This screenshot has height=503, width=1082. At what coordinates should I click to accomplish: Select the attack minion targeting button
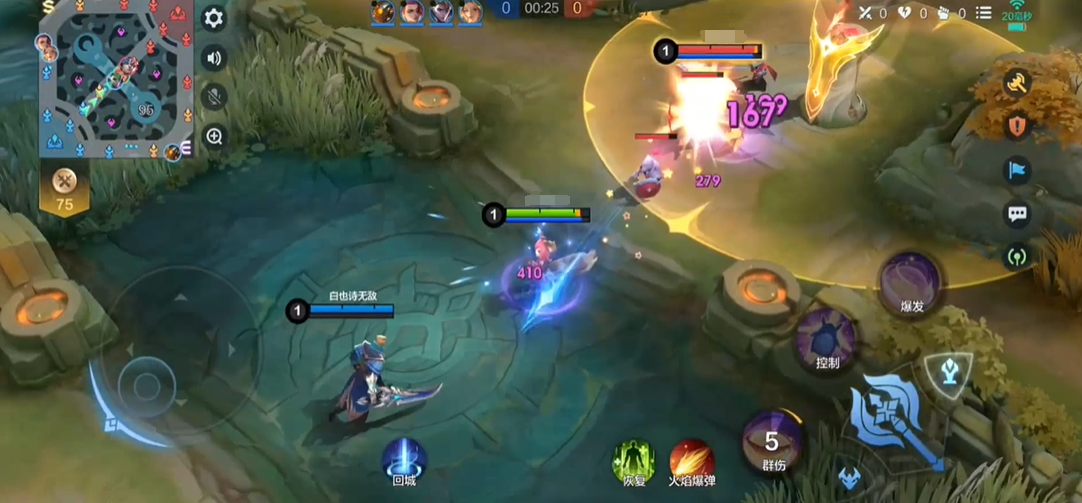coord(851,475)
